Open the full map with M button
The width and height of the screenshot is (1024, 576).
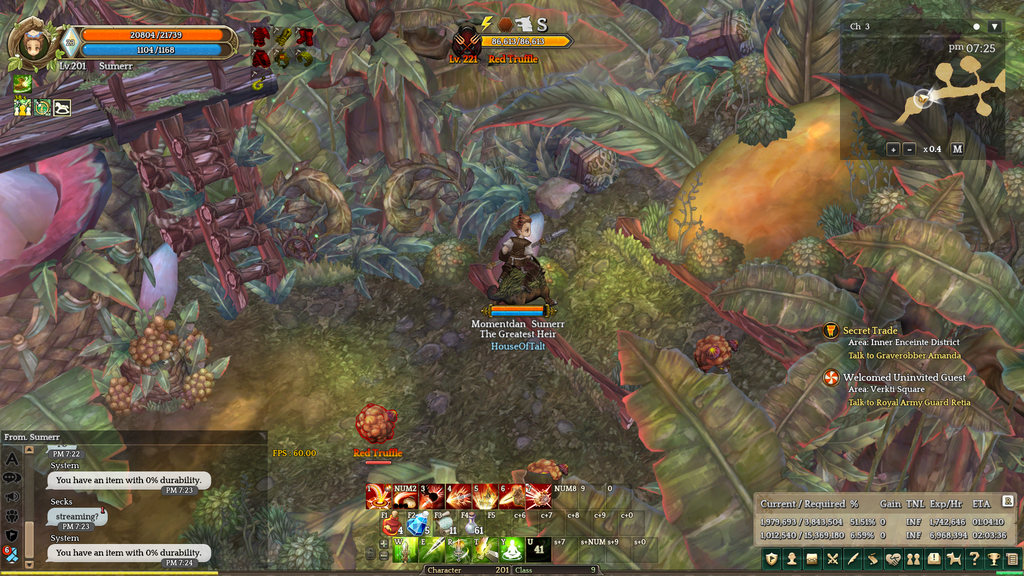coord(957,149)
